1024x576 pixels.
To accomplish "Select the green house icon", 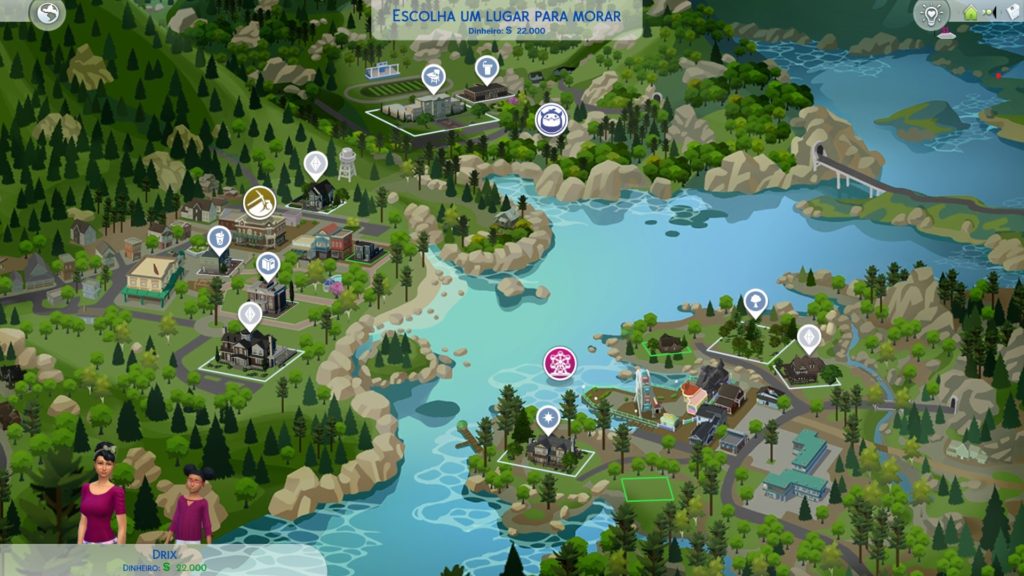I will coord(969,13).
